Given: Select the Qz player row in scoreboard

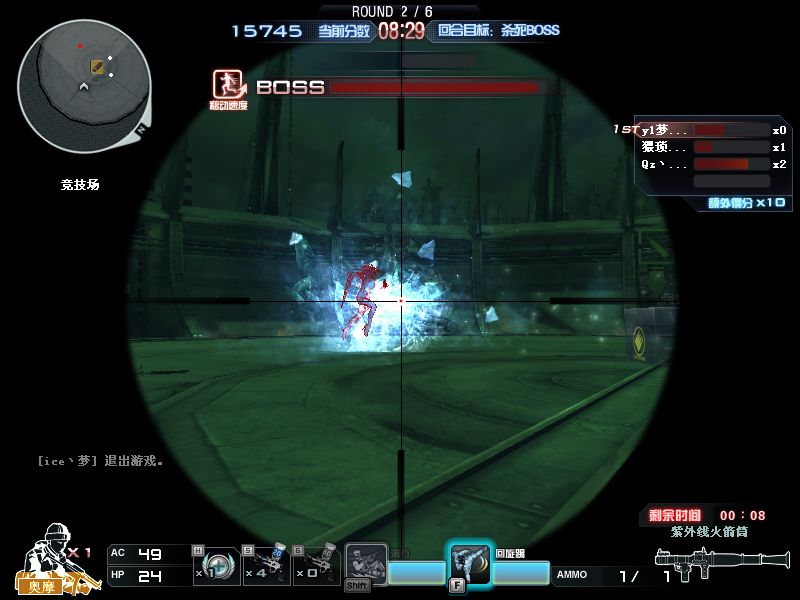Looking at the screenshot, I should [700, 164].
